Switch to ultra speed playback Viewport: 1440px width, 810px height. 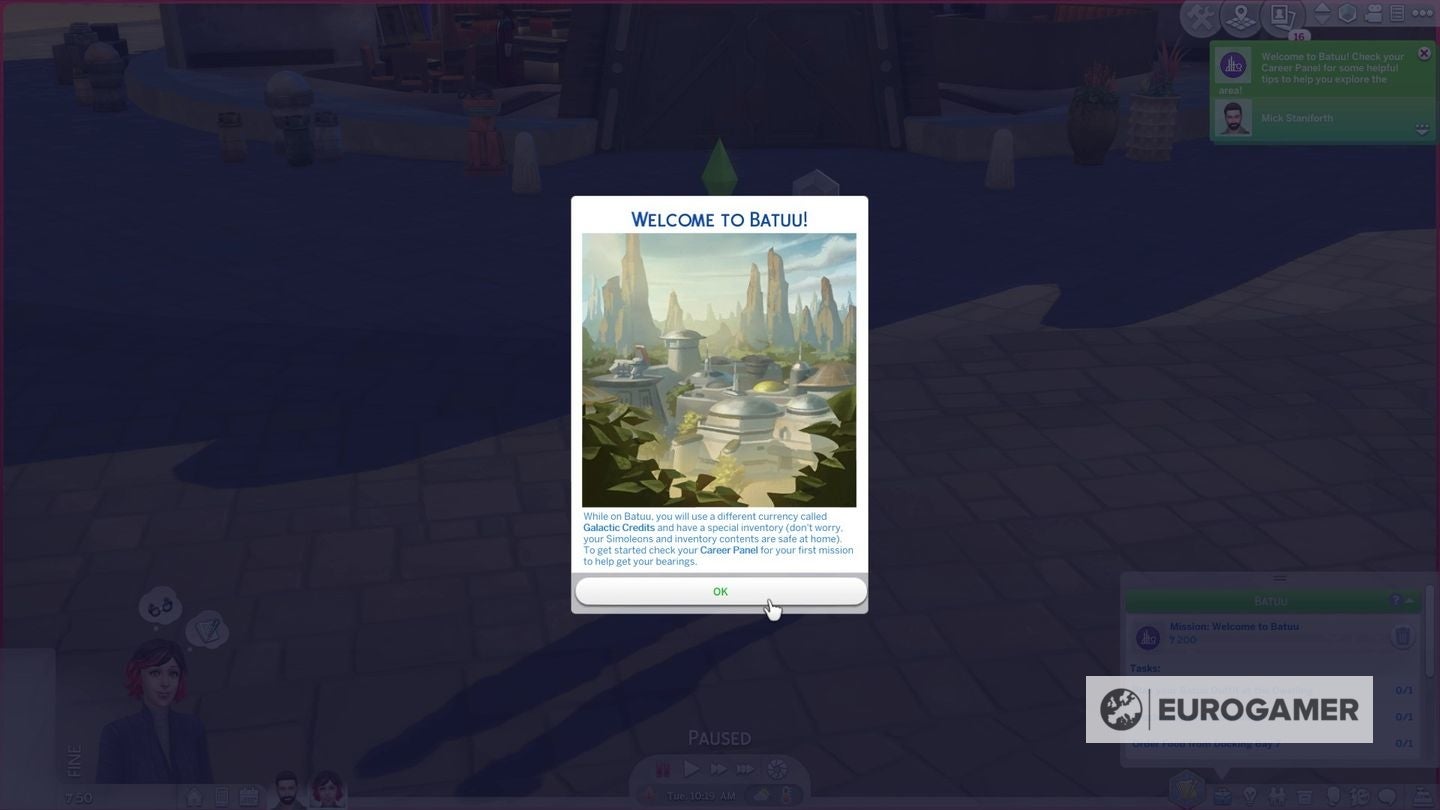click(x=744, y=769)
